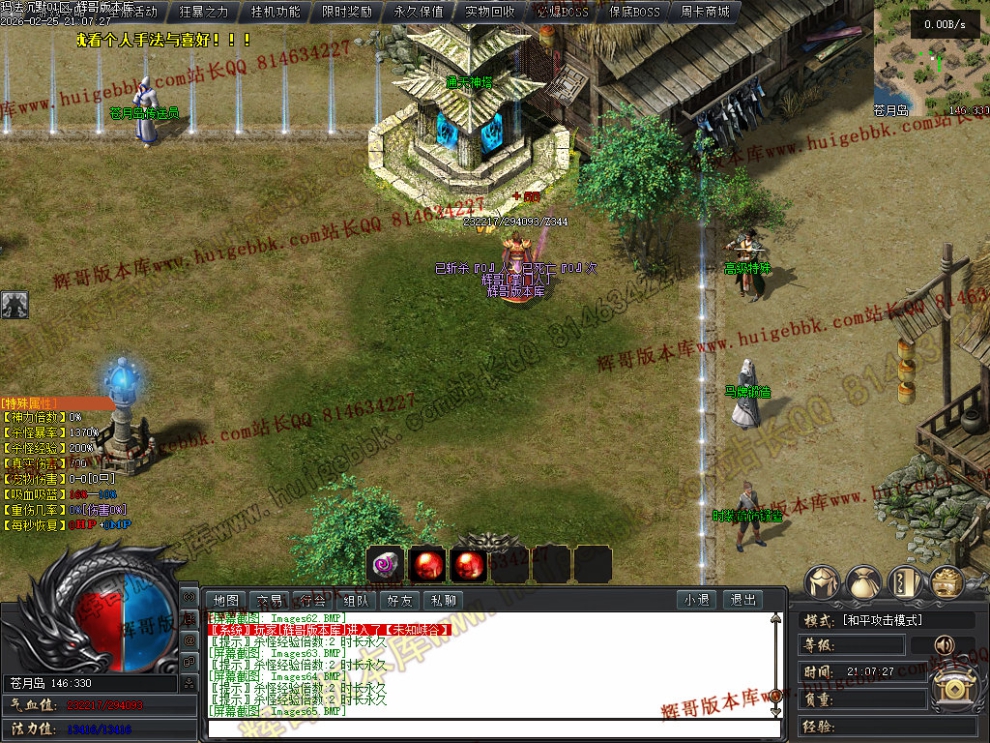Open the 保底BOSS menu

pyautogui.click(x=633, y=12)
